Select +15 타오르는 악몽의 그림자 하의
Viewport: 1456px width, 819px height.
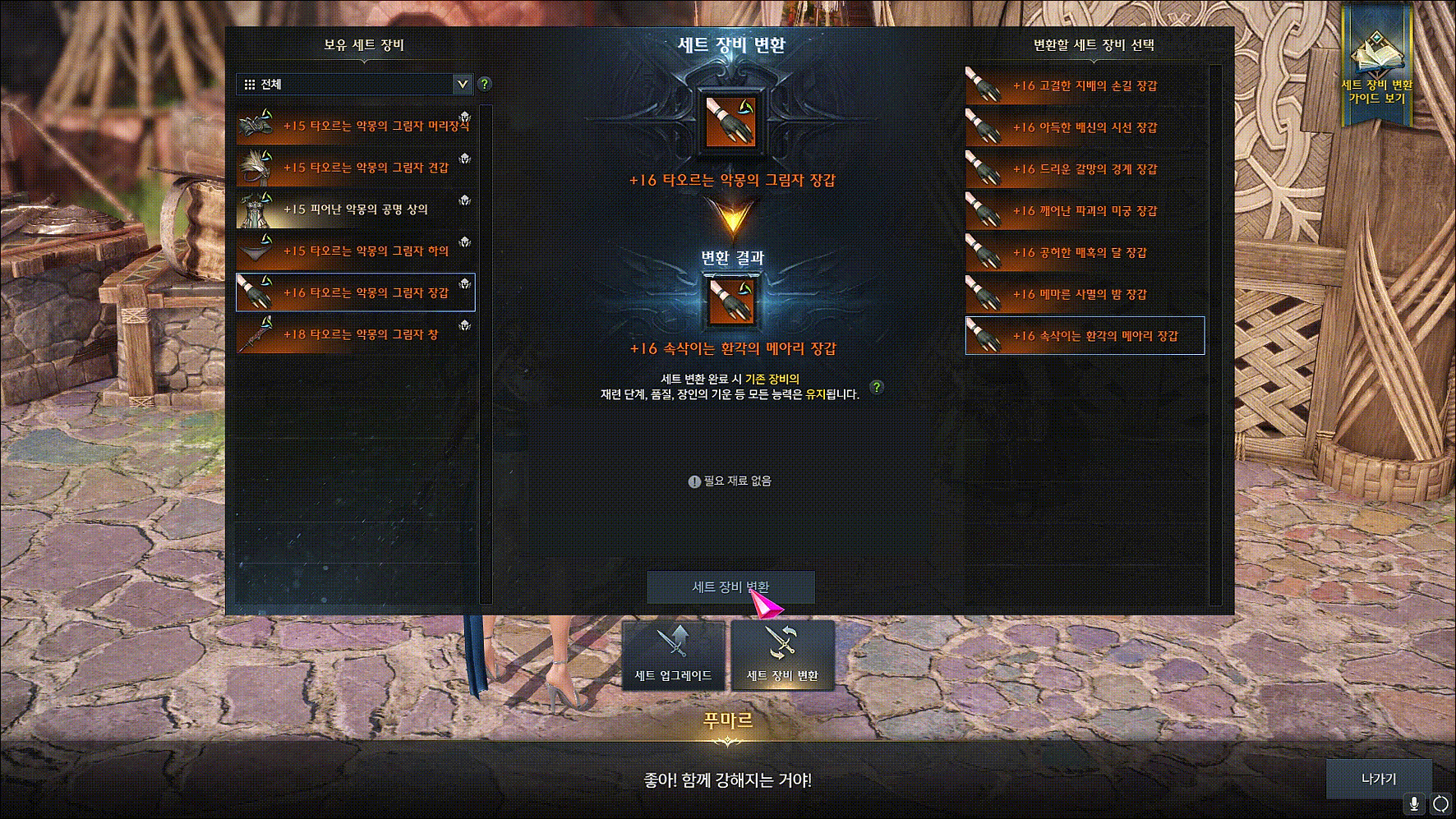356,251
